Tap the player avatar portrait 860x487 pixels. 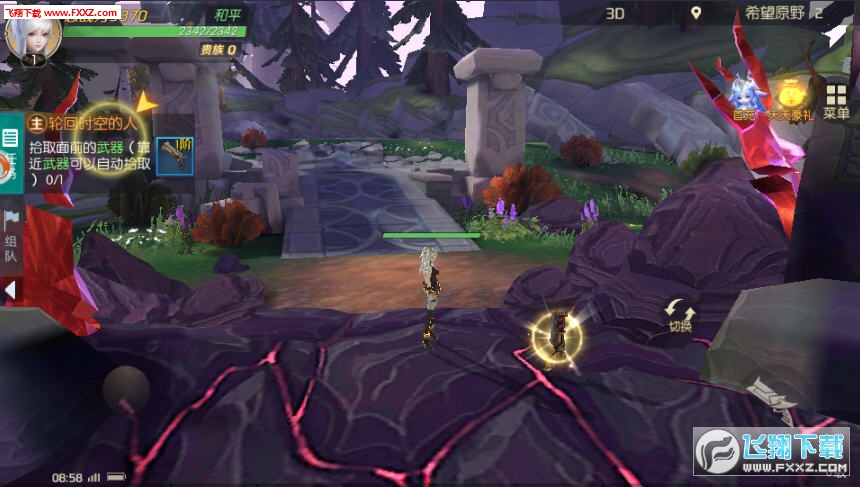pyautogui.click(x=33, y=34)
